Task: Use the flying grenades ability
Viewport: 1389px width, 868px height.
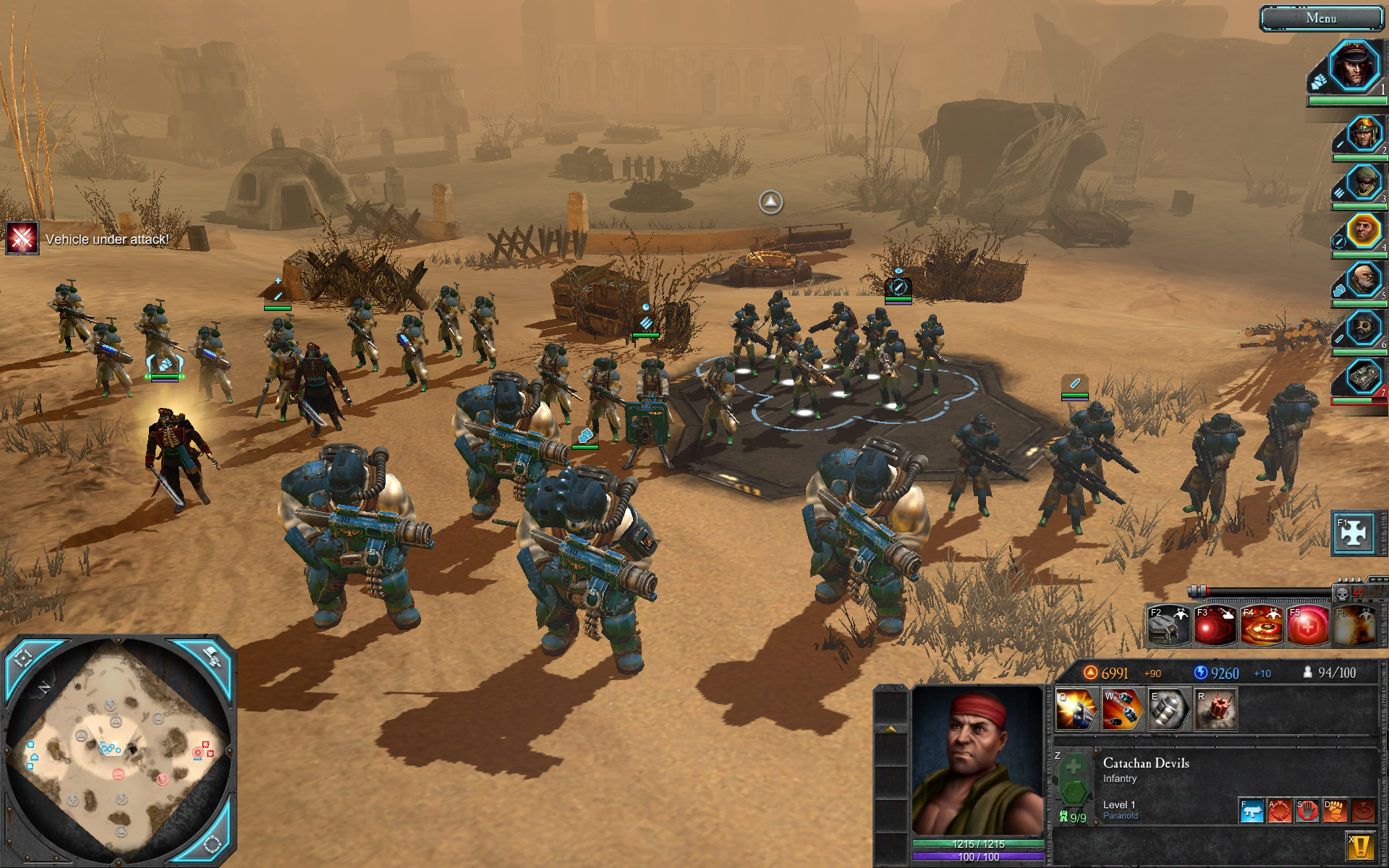Action: point(1122,709)
